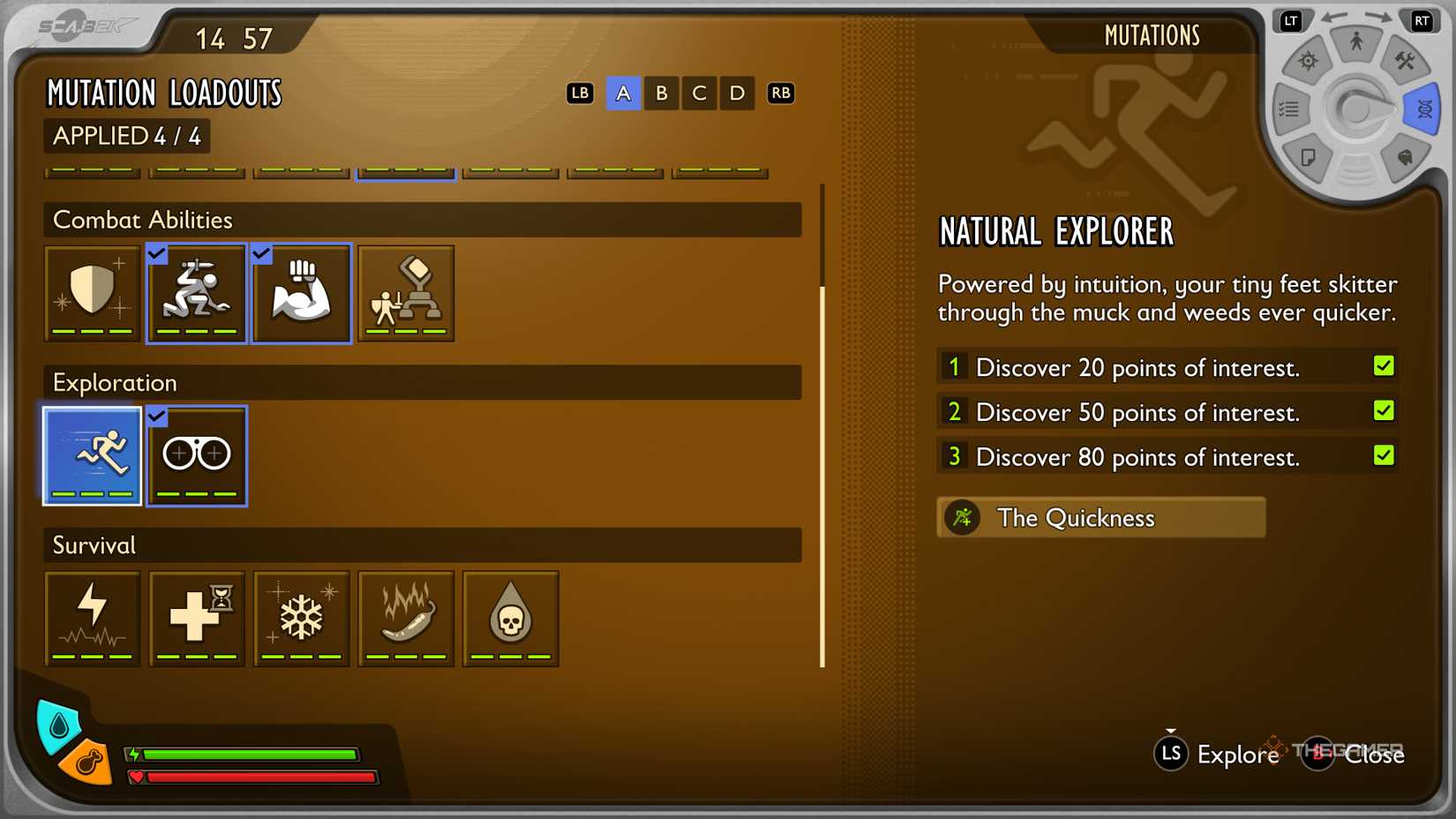Open the spicy pepper Survival mutation
The width and height of the screenshot is (1456, 819).
pyautogui.click(x=405, y=618)
